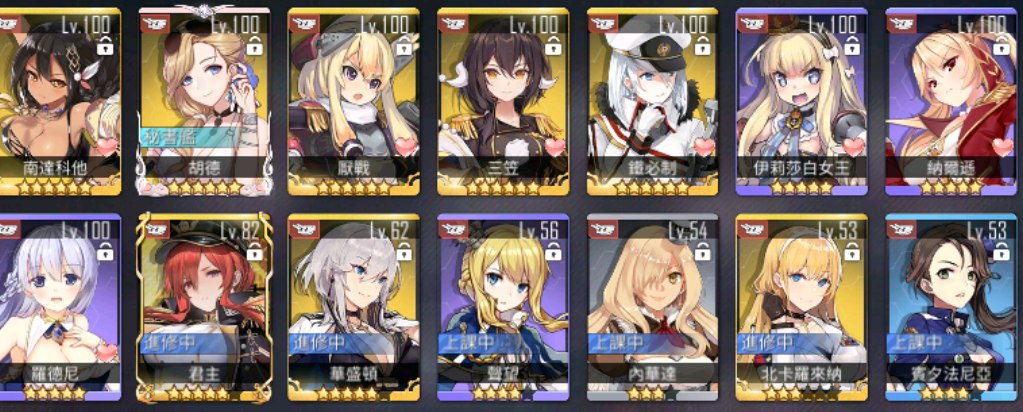Open the 納爾遜 ship card
1023x412 pixels.
[x=952, y=100]
